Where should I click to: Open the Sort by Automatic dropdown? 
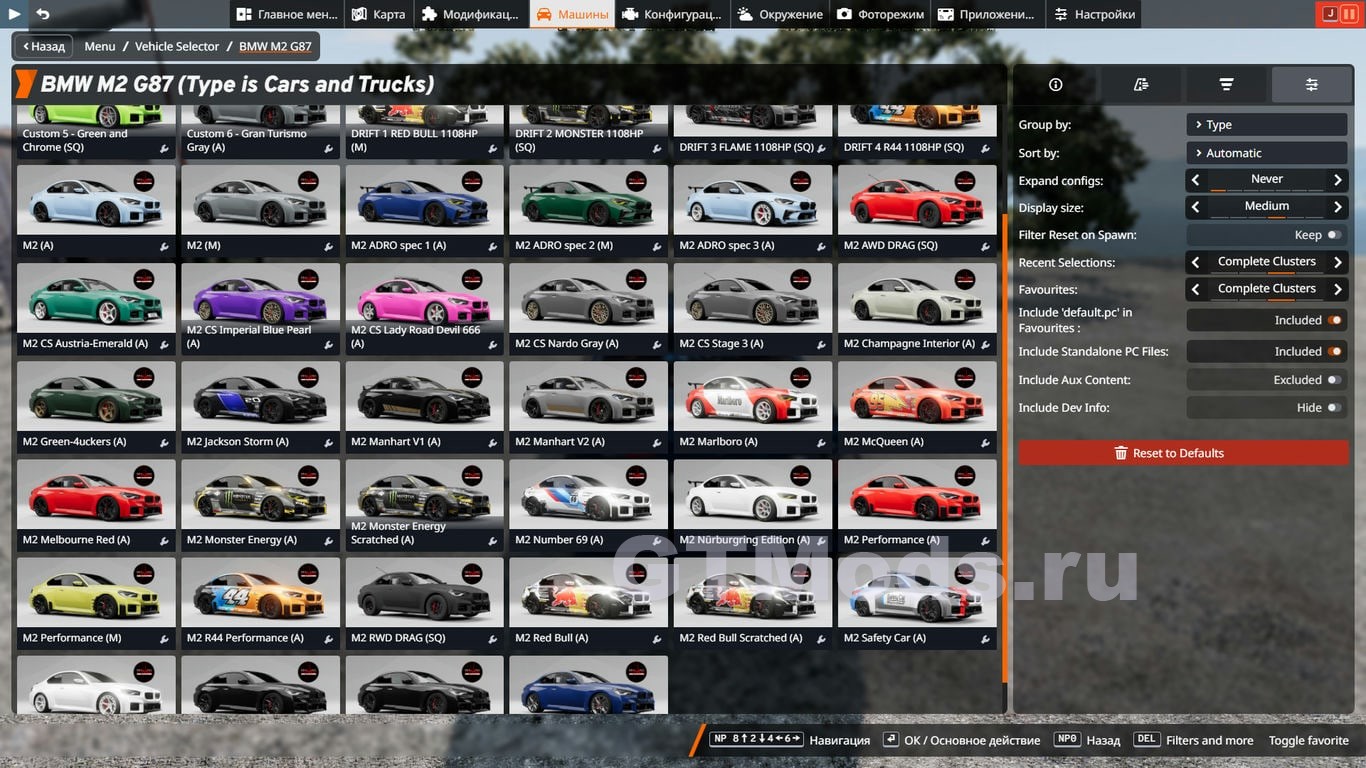1267,153
